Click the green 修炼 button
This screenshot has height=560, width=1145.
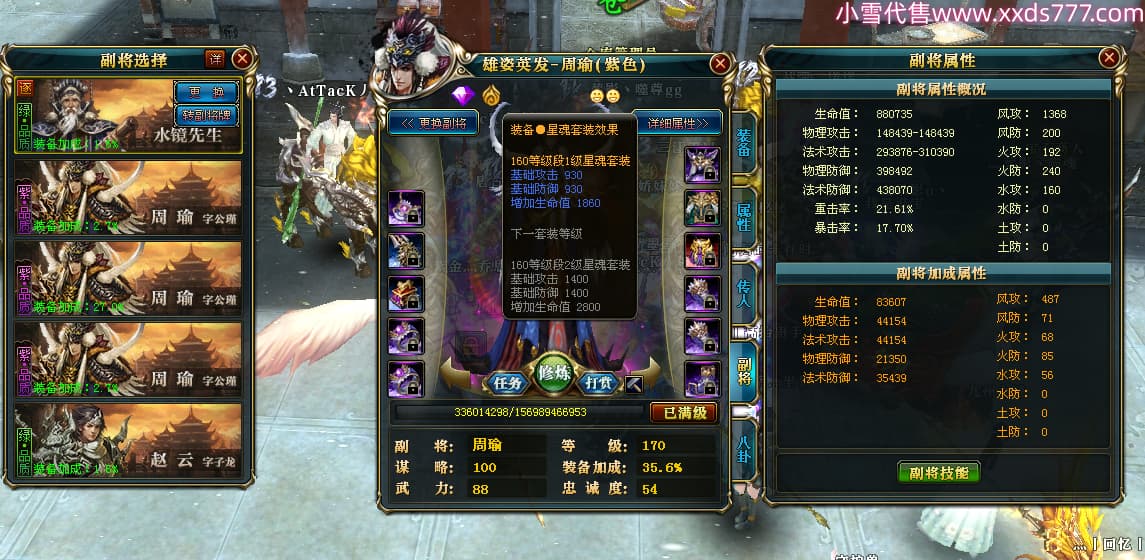556,373
